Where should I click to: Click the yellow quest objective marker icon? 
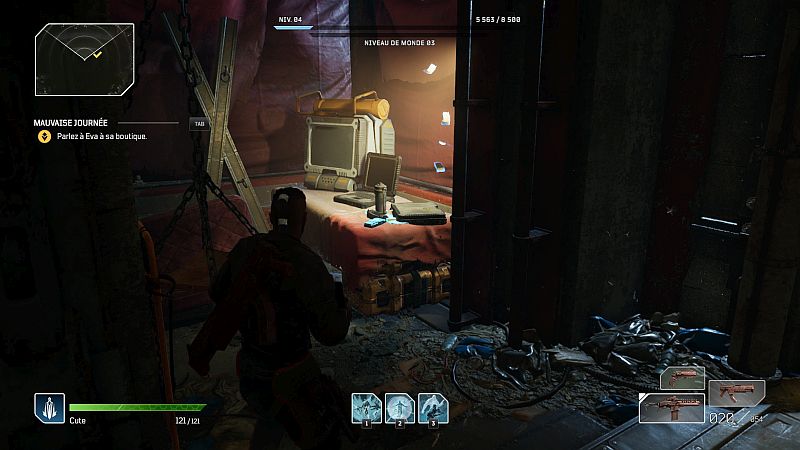point(44,136)
